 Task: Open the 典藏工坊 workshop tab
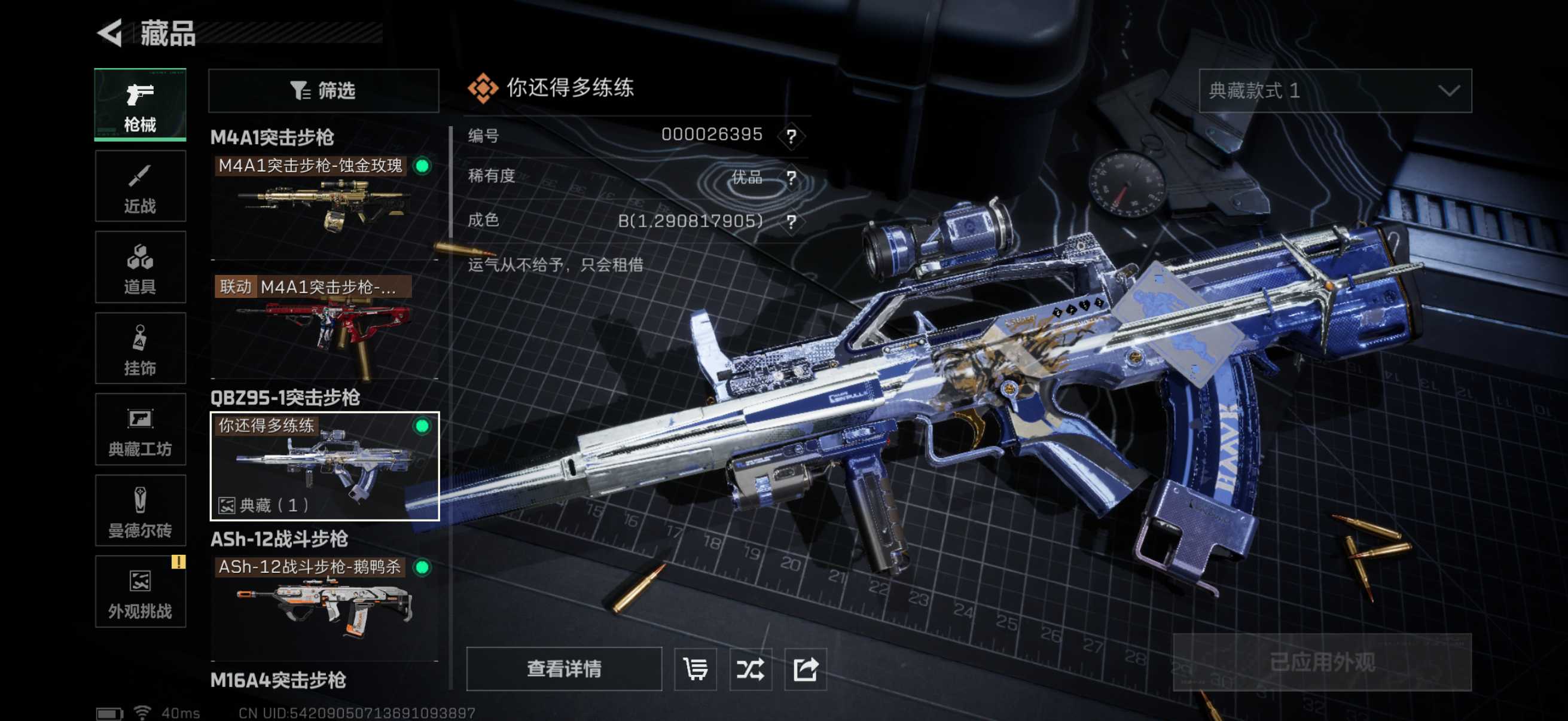pos(140,430)
